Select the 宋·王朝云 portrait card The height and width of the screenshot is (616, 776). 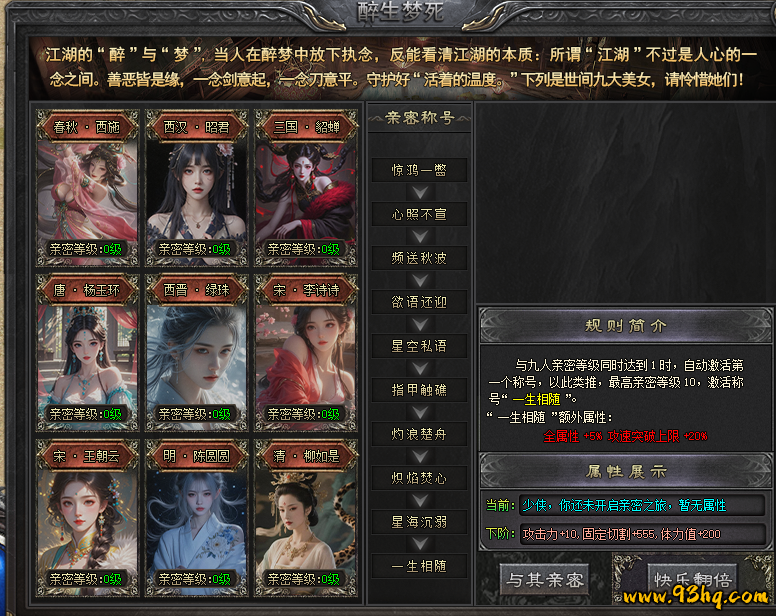(x=86, y=514)
